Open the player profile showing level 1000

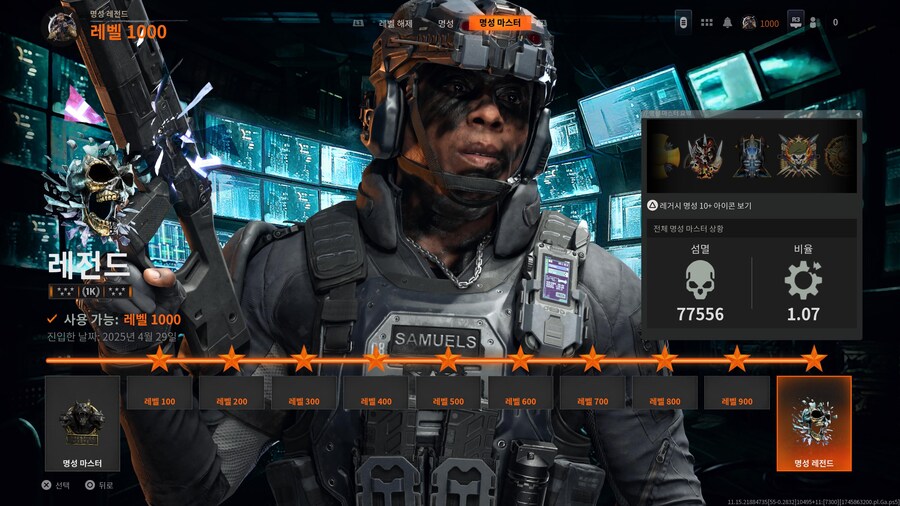pos(760,22)
